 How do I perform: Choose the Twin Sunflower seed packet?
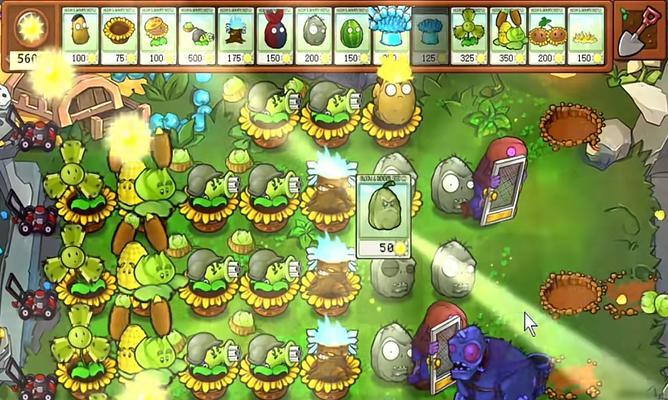pos(546,36)
